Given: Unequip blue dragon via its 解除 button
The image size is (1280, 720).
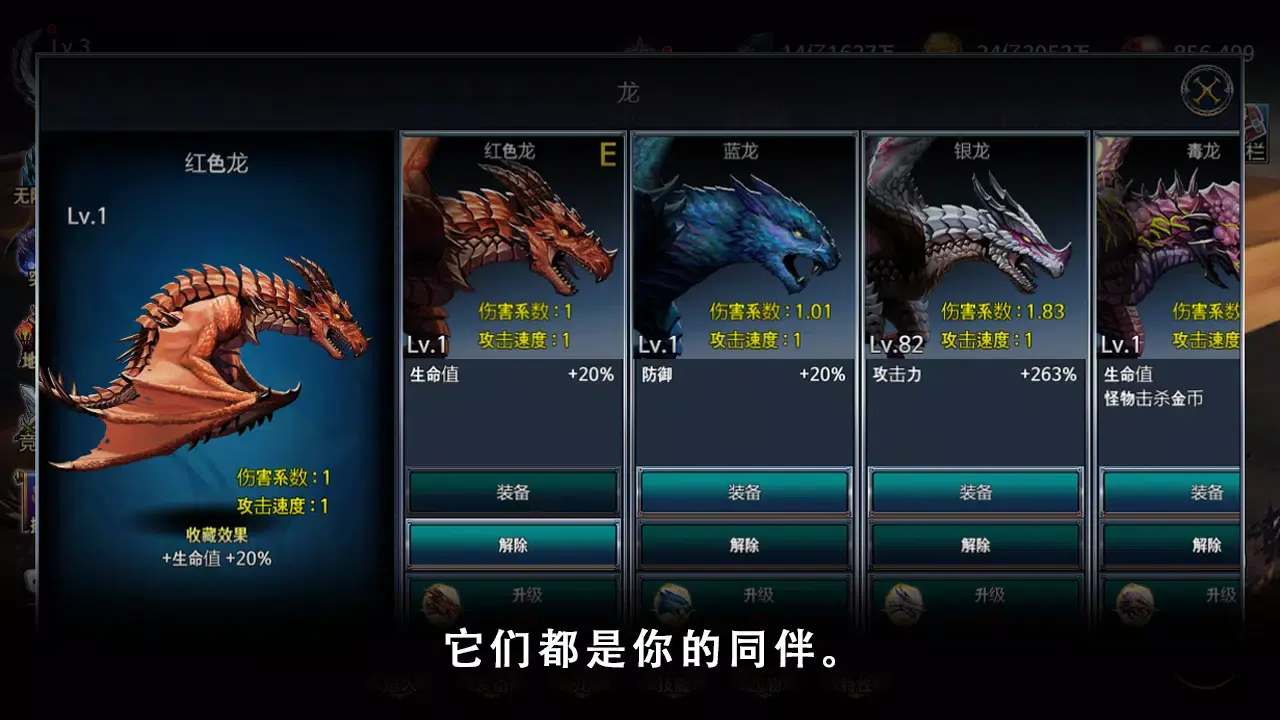Looking at the screenshot, I should (744, 545).
